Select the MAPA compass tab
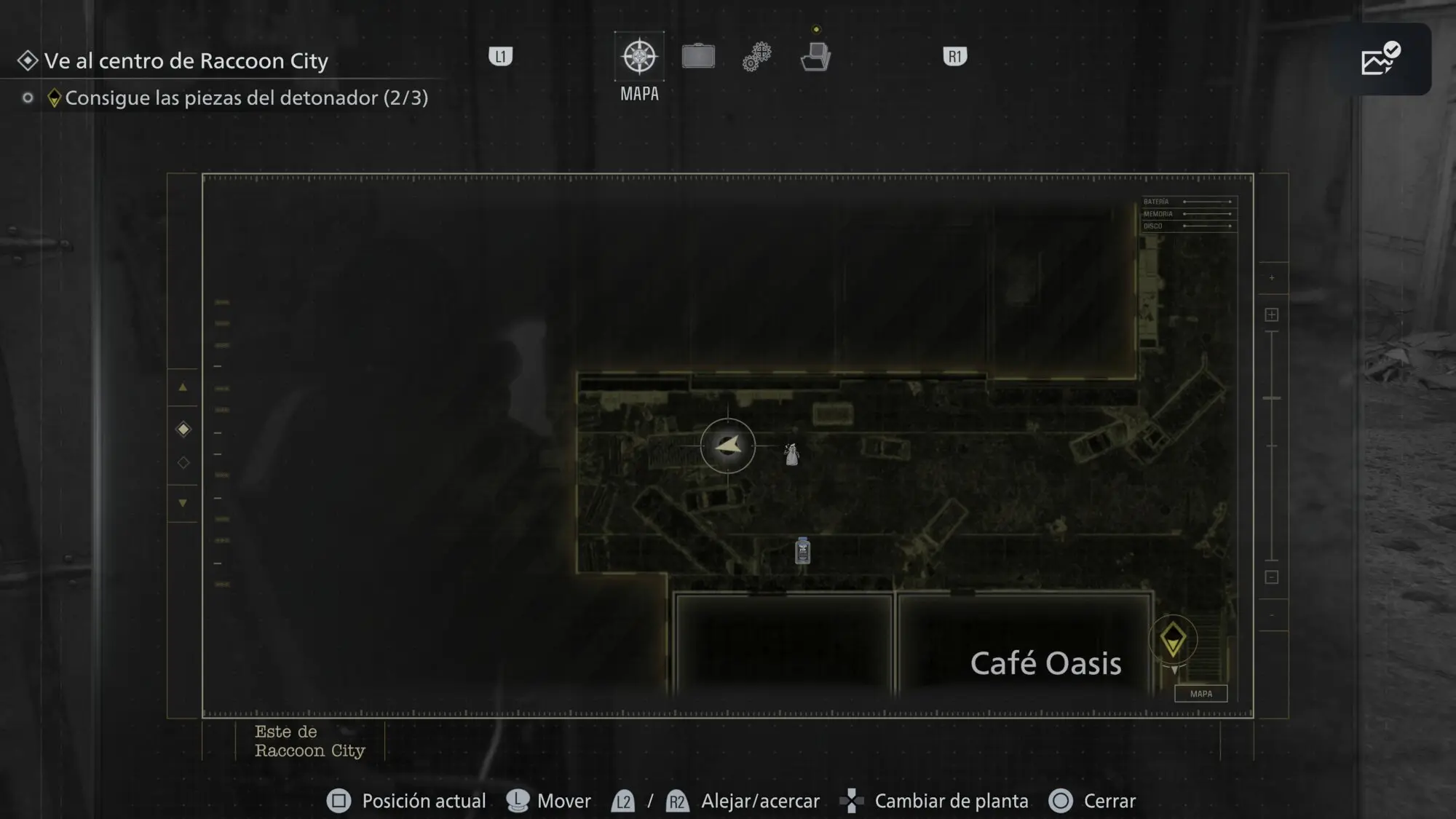 (639, 57)
